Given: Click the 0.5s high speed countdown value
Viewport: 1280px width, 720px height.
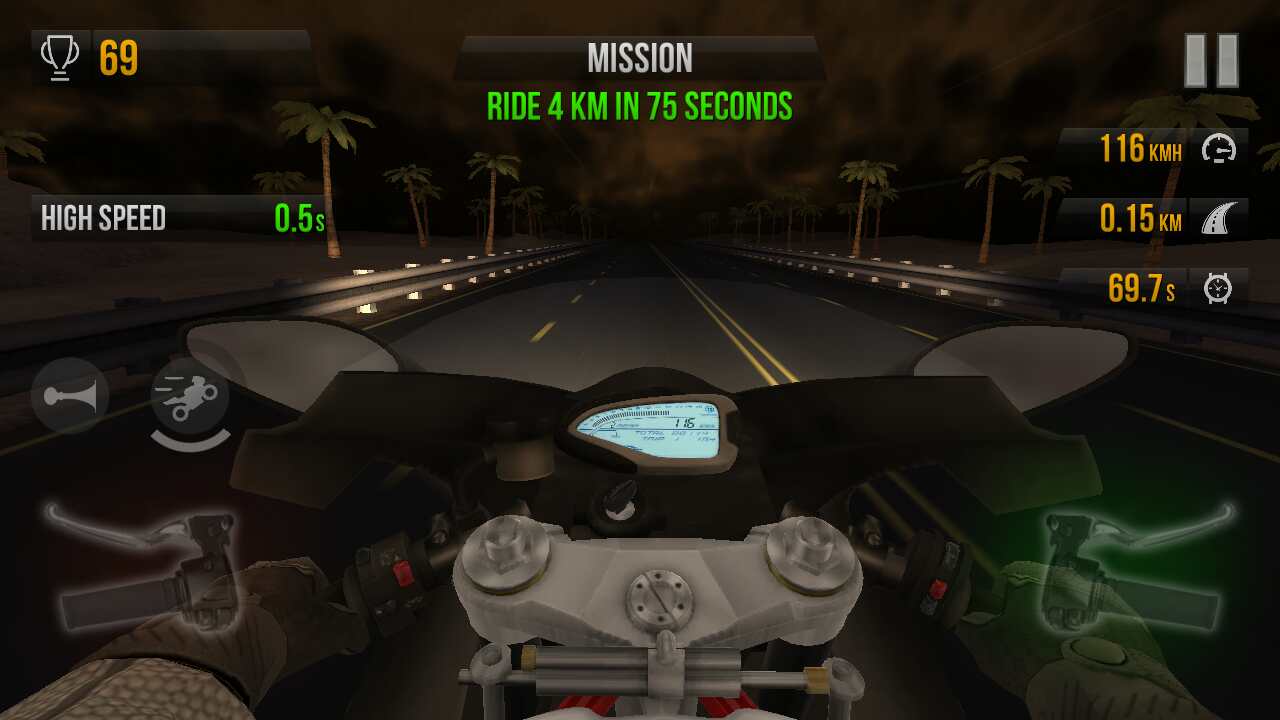Looking at the screenshot, I should [292, 219].
